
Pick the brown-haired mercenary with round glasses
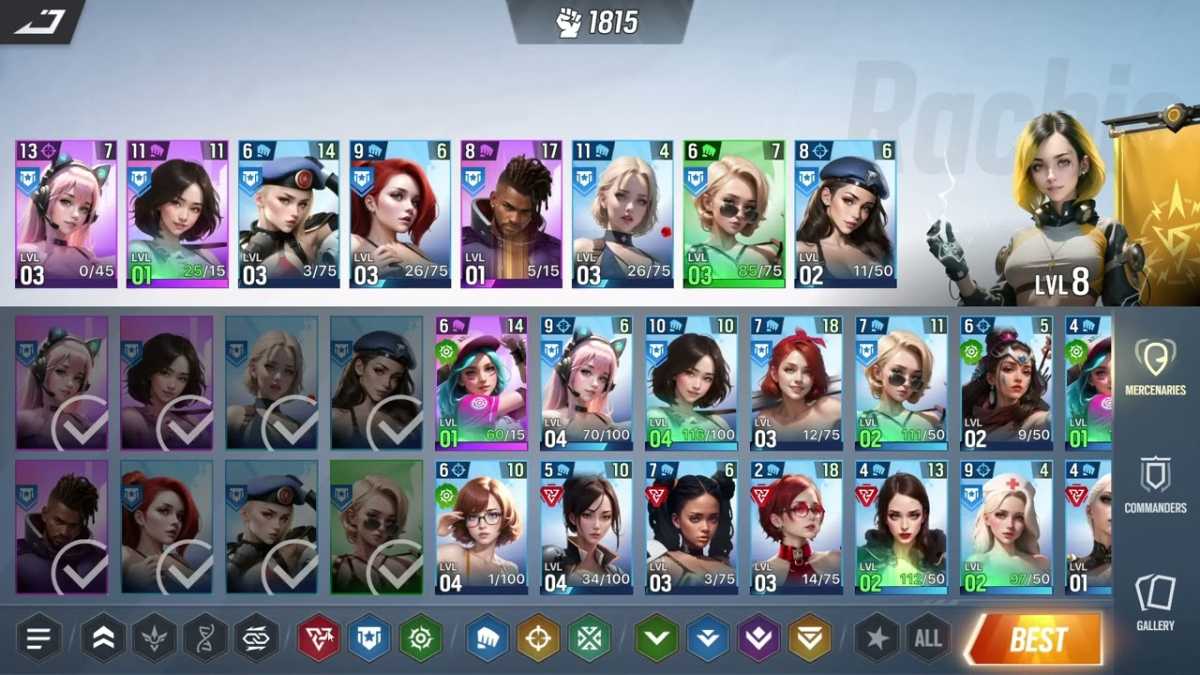(x=481, y=527)
